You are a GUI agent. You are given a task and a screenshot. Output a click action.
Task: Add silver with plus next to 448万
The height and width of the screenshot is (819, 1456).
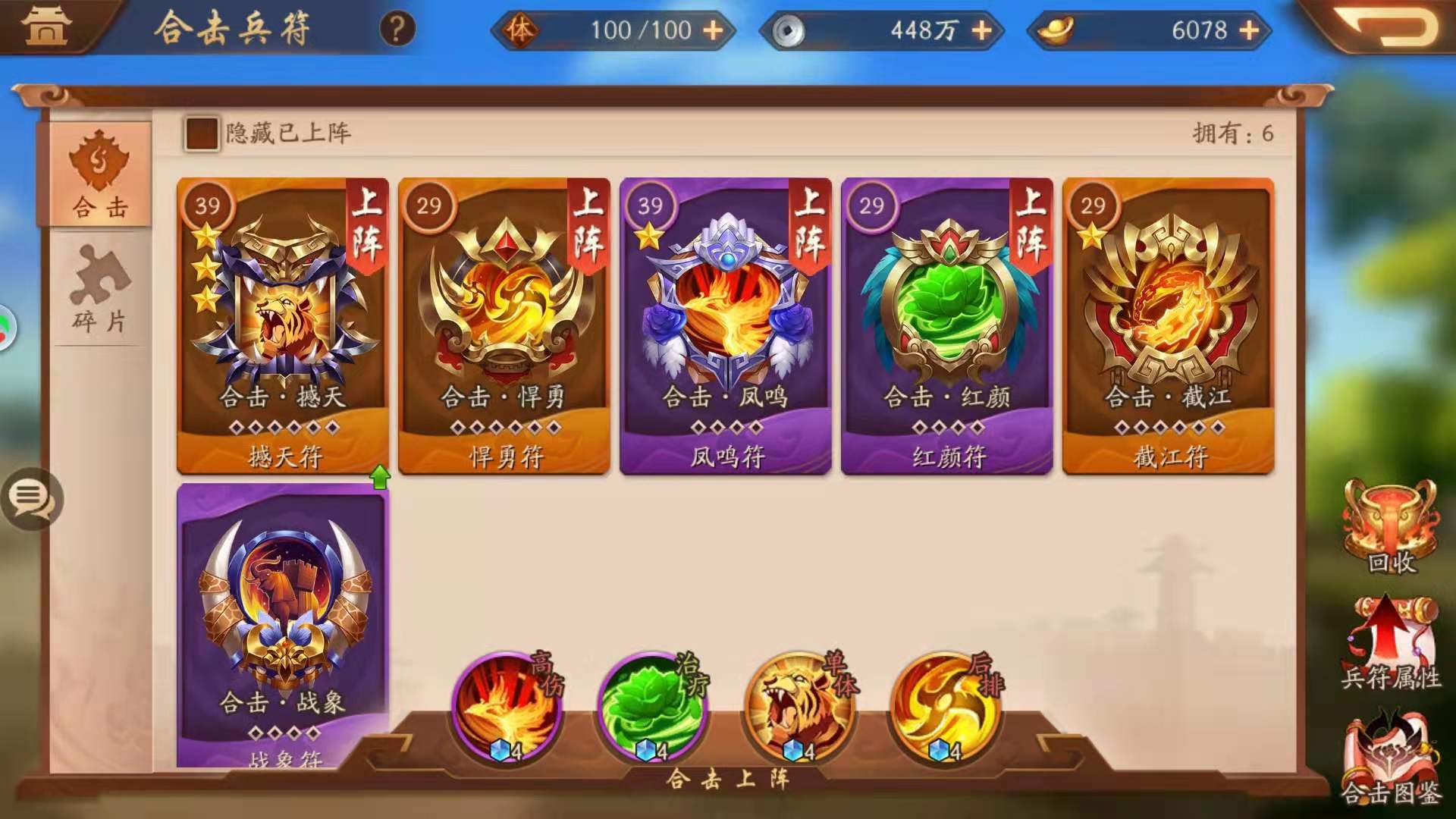(x=984, y=31)
